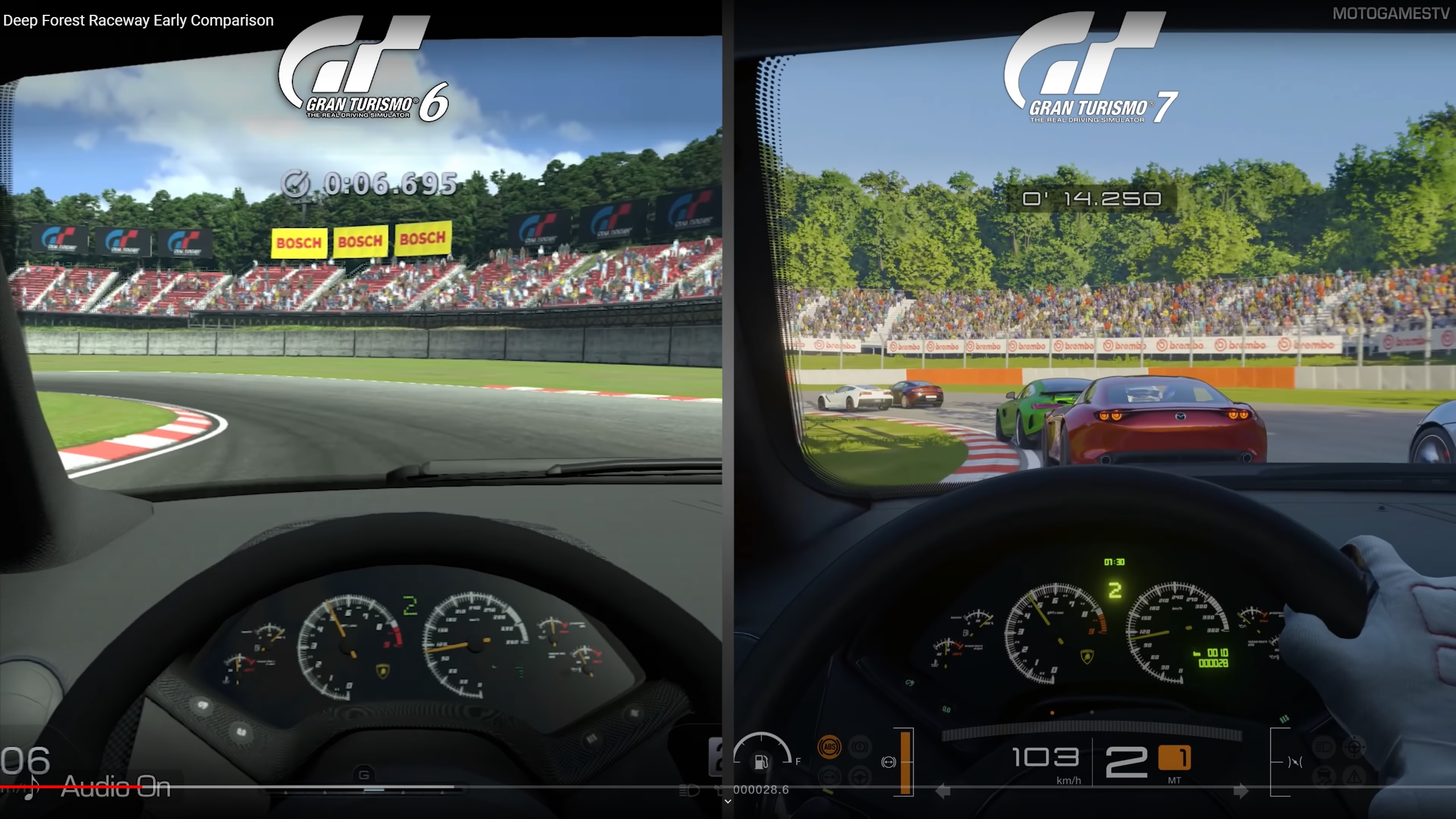Screen dimensions: 1456x819
Task: Seek along the video progress bar
Action: click(x=364, y=787)
